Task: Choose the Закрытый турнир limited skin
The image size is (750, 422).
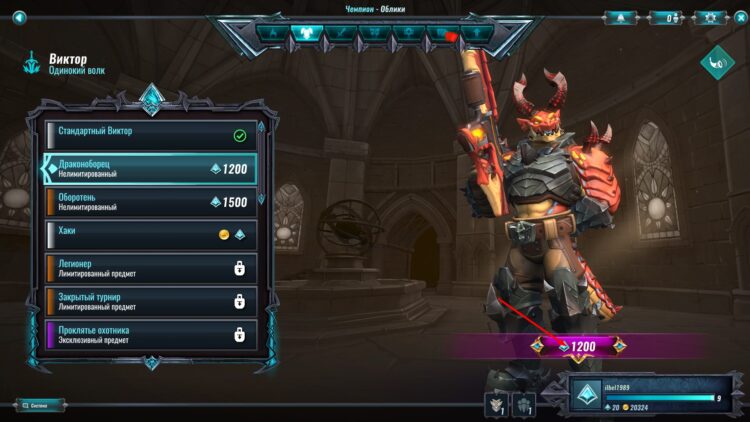Action: pyautogui.click(x=150, y=301)
